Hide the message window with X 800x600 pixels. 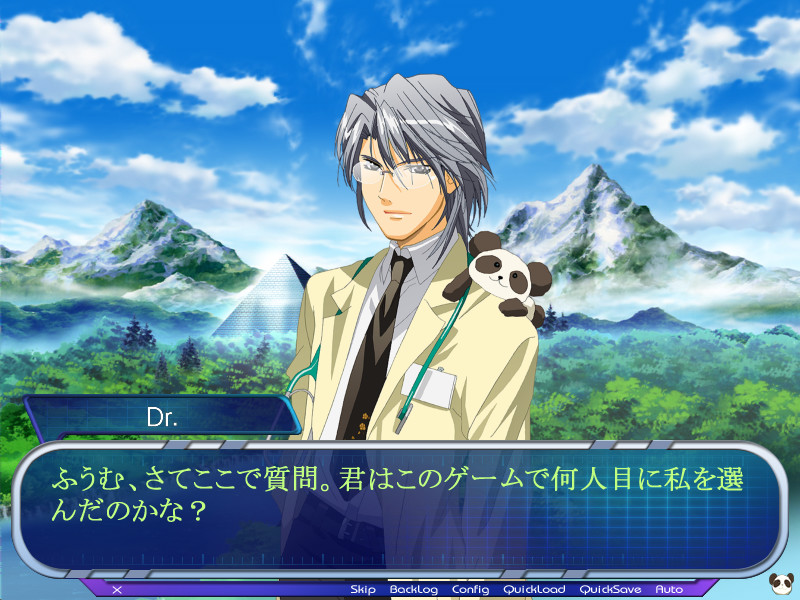click(x=117, y=590)
